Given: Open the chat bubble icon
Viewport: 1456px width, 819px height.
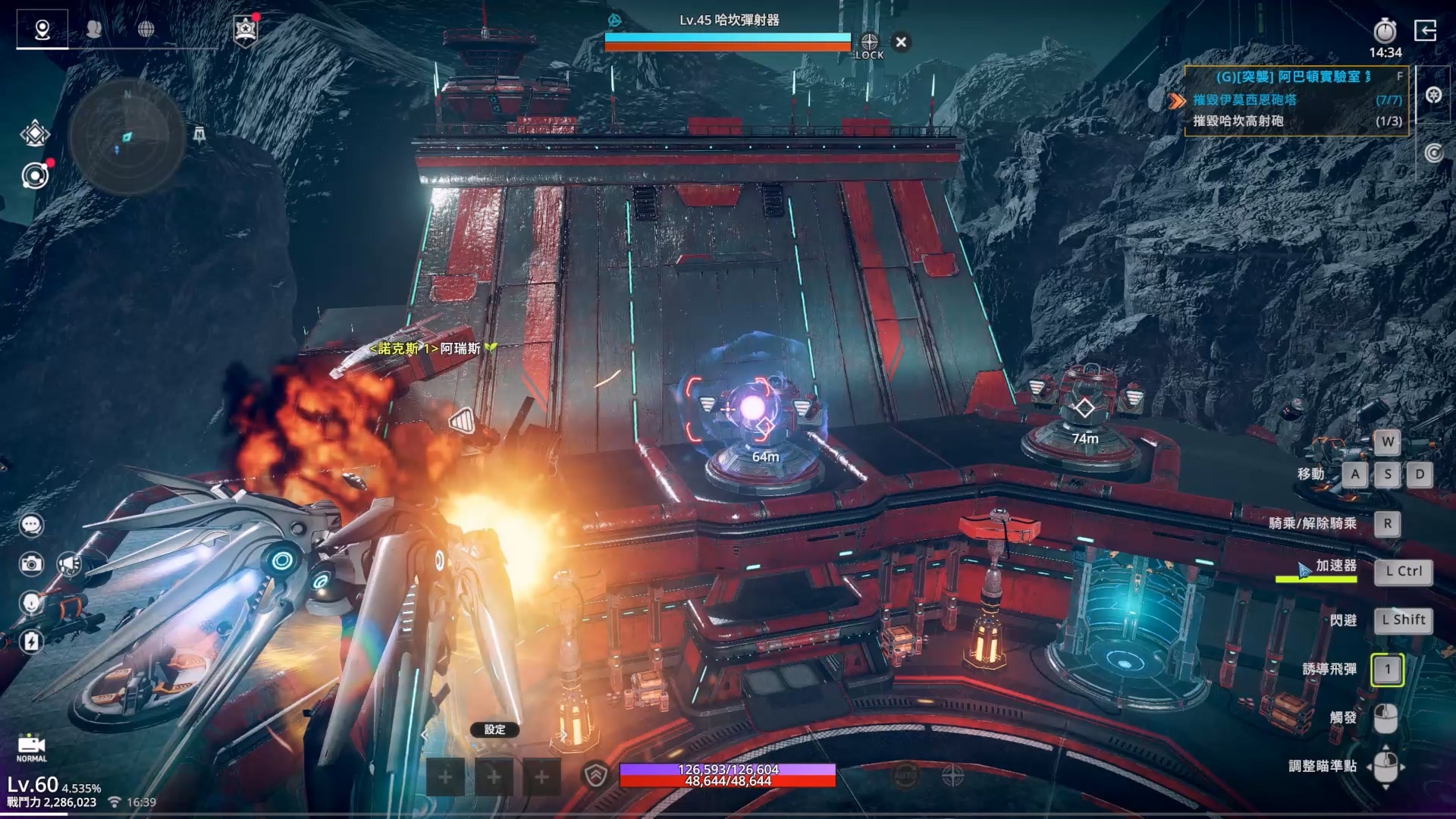Looking at the screenshot, I should click(31, 525).
